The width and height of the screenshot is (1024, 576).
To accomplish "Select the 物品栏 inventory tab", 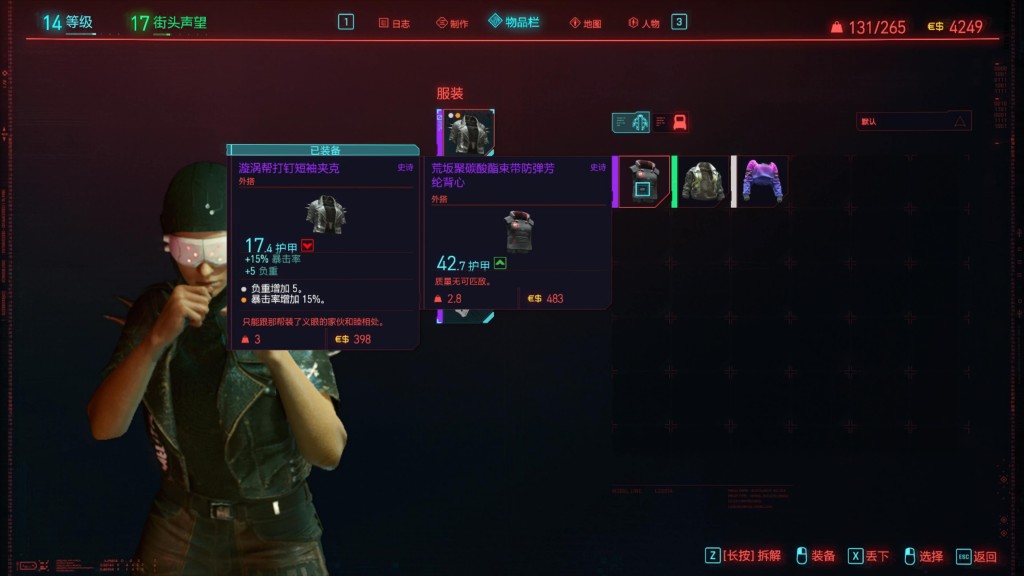I will point(514,22).
